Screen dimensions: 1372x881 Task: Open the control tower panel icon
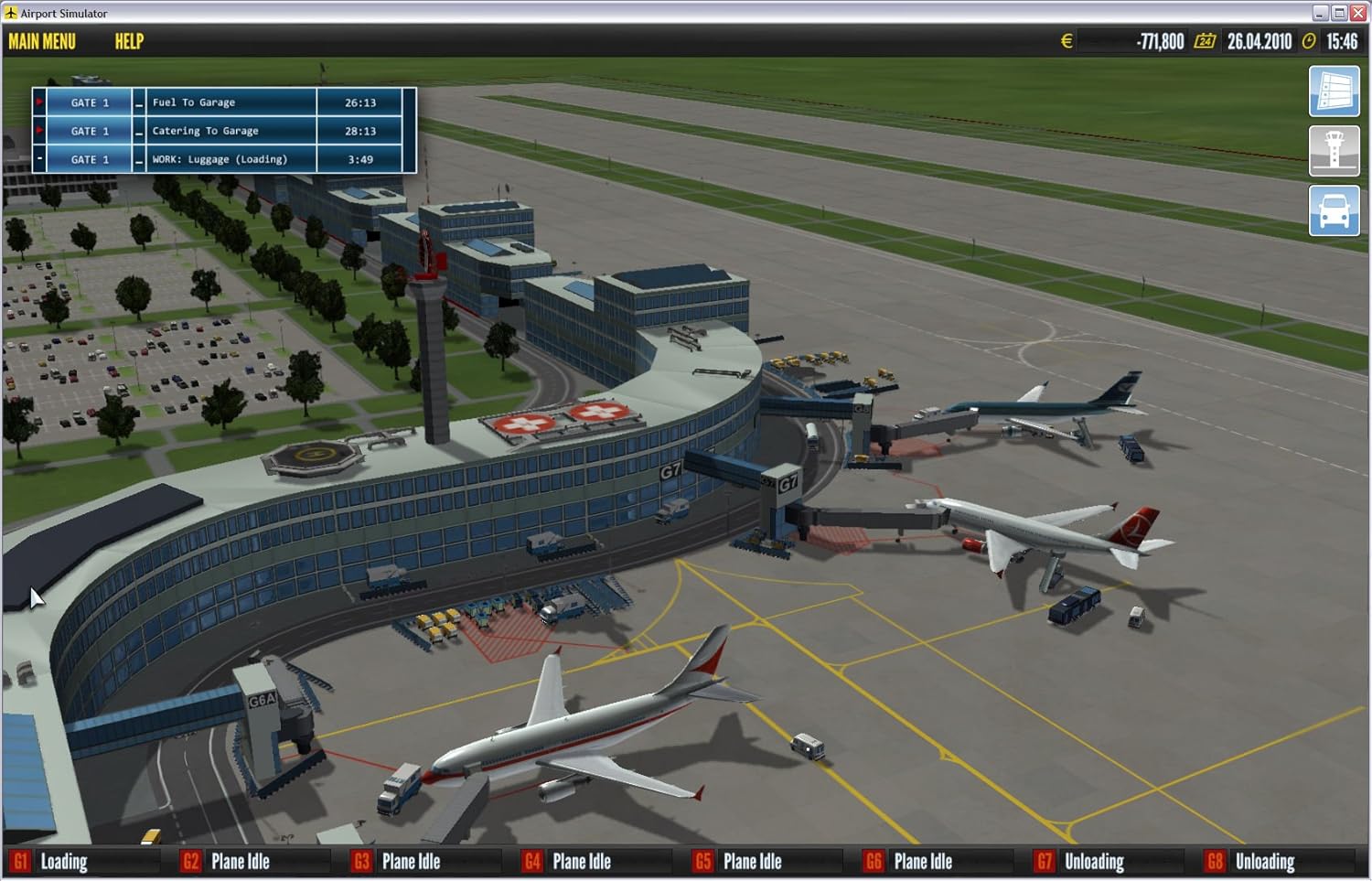coord(1334,151)
